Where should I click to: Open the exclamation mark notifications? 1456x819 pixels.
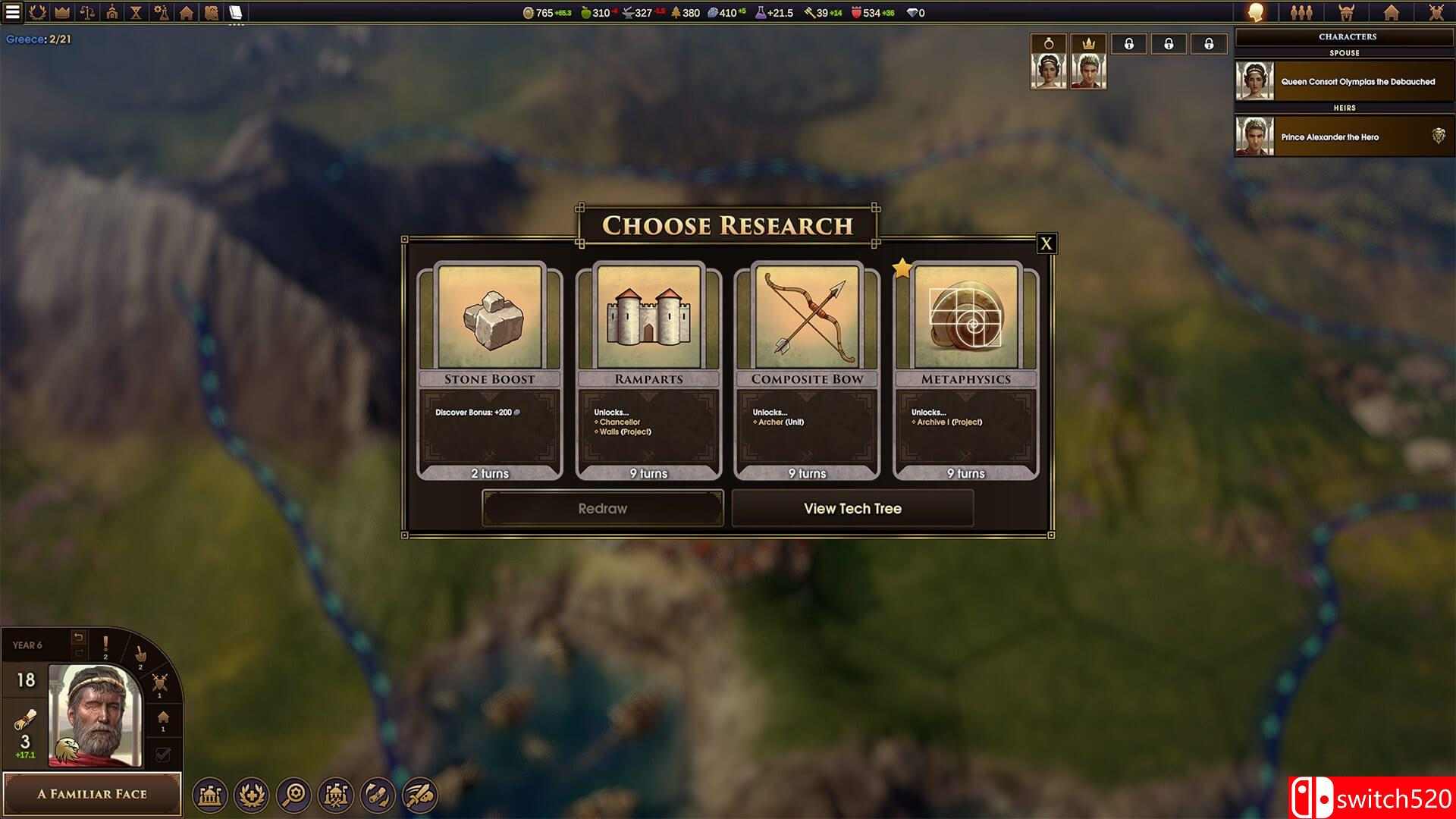click(x=105, y=647)
